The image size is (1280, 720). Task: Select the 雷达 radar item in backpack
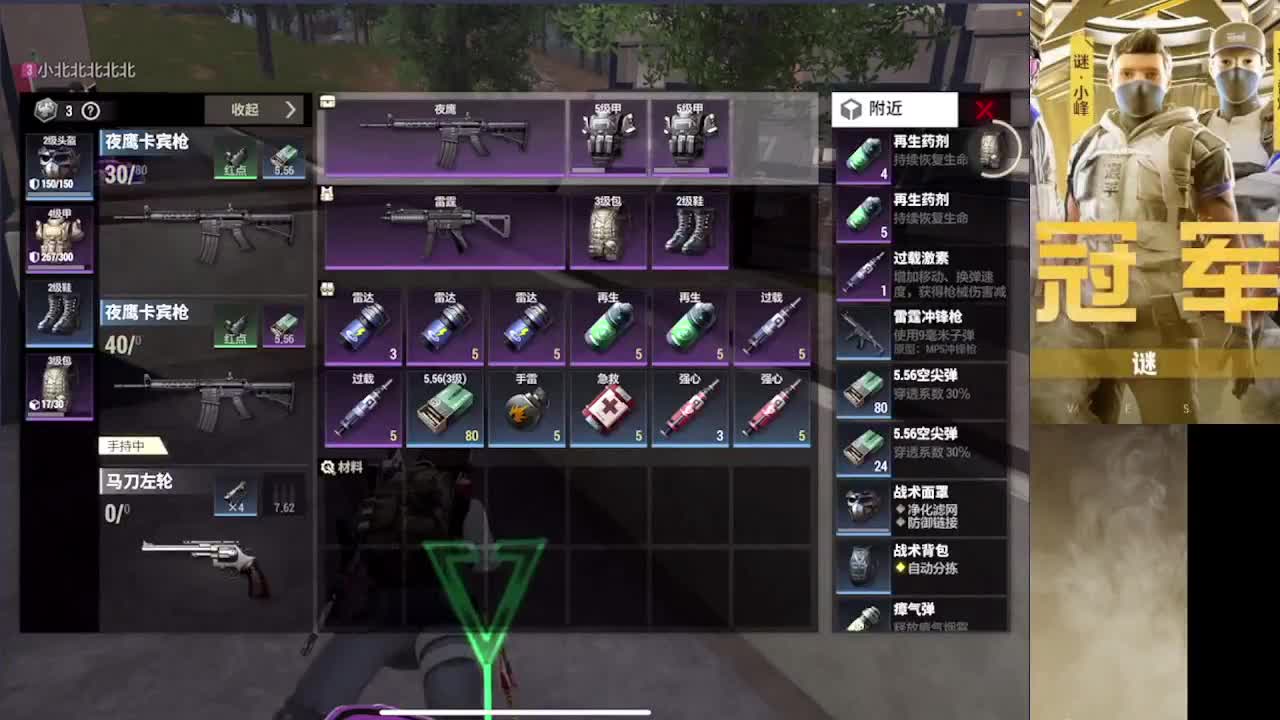(365, 325)
